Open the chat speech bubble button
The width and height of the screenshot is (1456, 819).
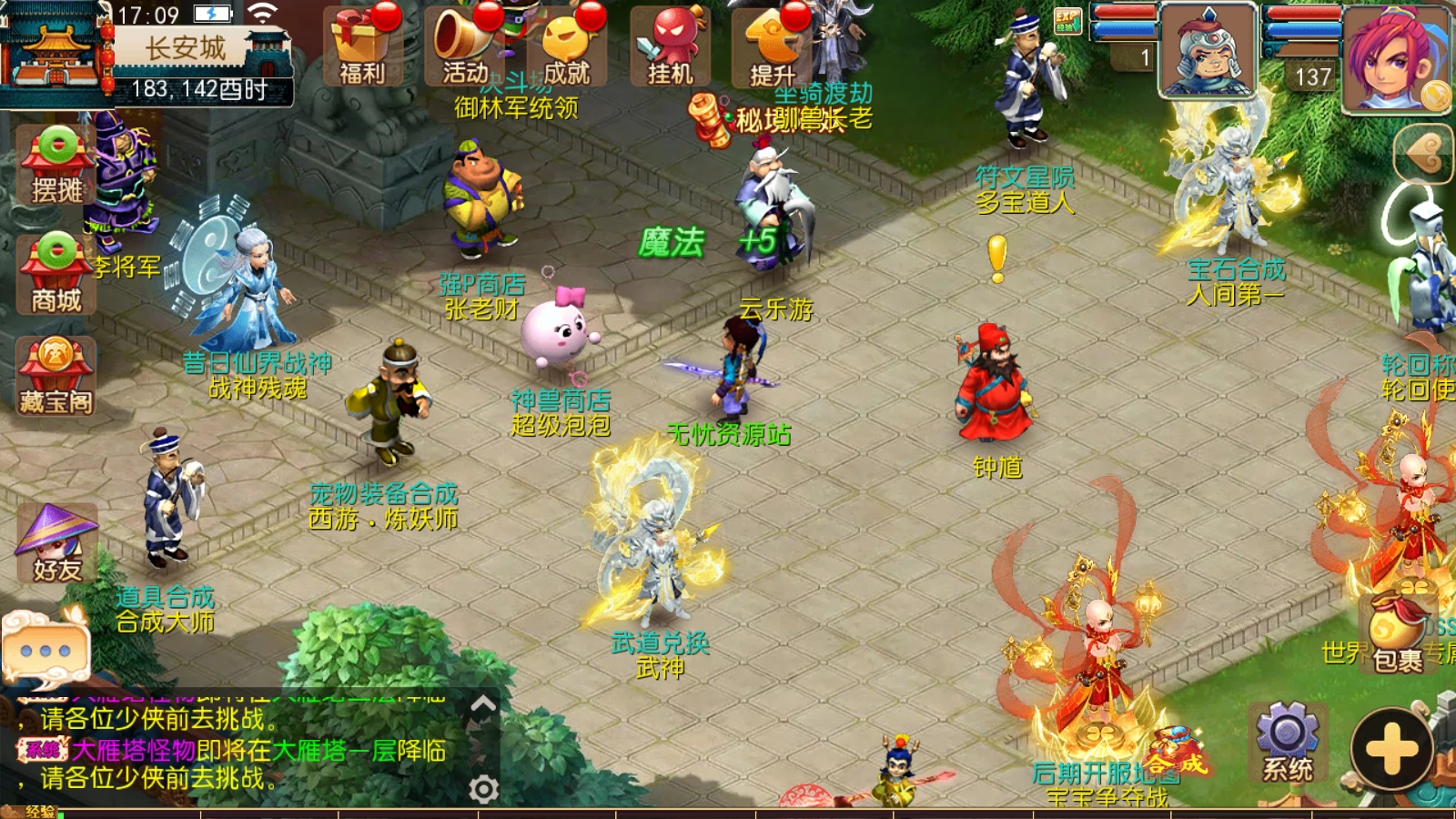[x=45, y=650]
